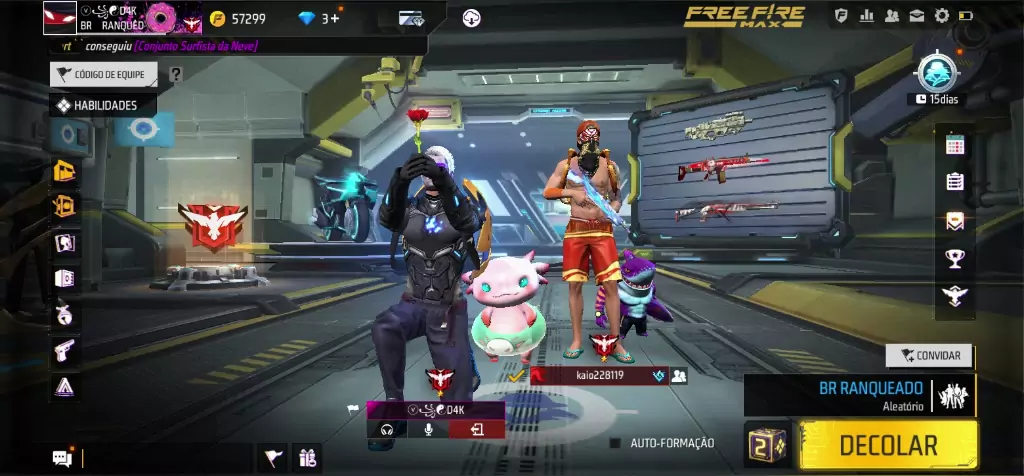Open the gift box icon
Image resolution: width=1024 pixels, height=476 pixels.
click(x=307, y=458)
